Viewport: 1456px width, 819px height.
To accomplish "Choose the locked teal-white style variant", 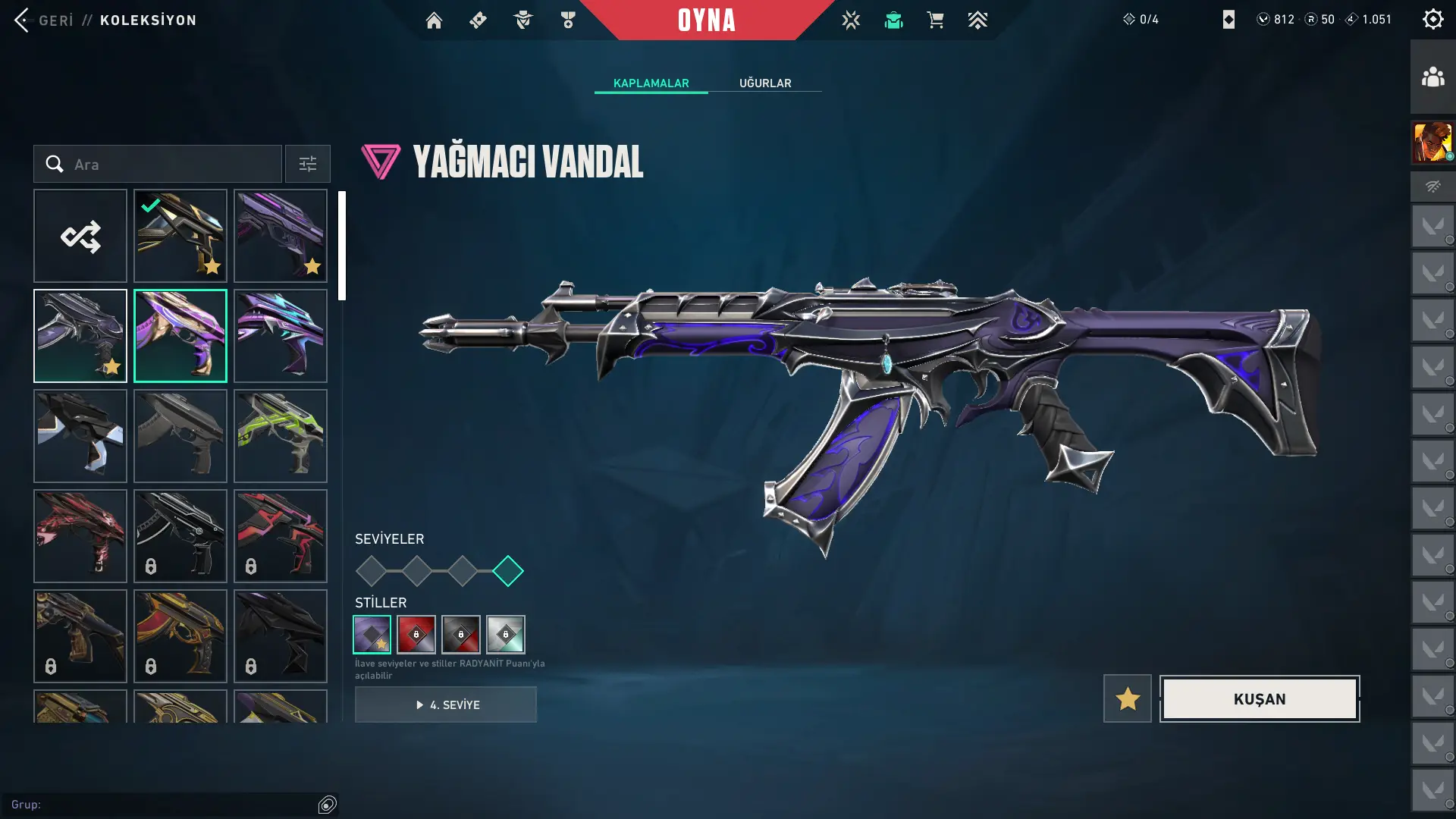I will coord(506,635).
